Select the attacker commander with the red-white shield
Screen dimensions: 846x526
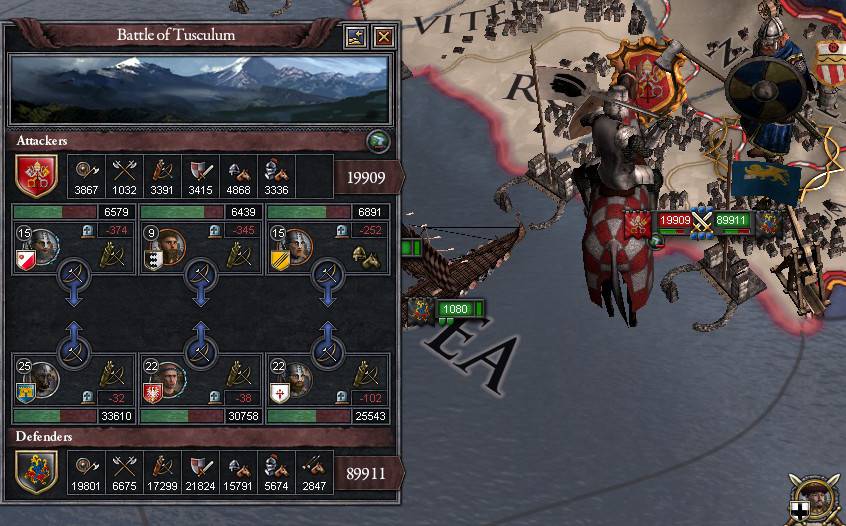coord(42,244)
